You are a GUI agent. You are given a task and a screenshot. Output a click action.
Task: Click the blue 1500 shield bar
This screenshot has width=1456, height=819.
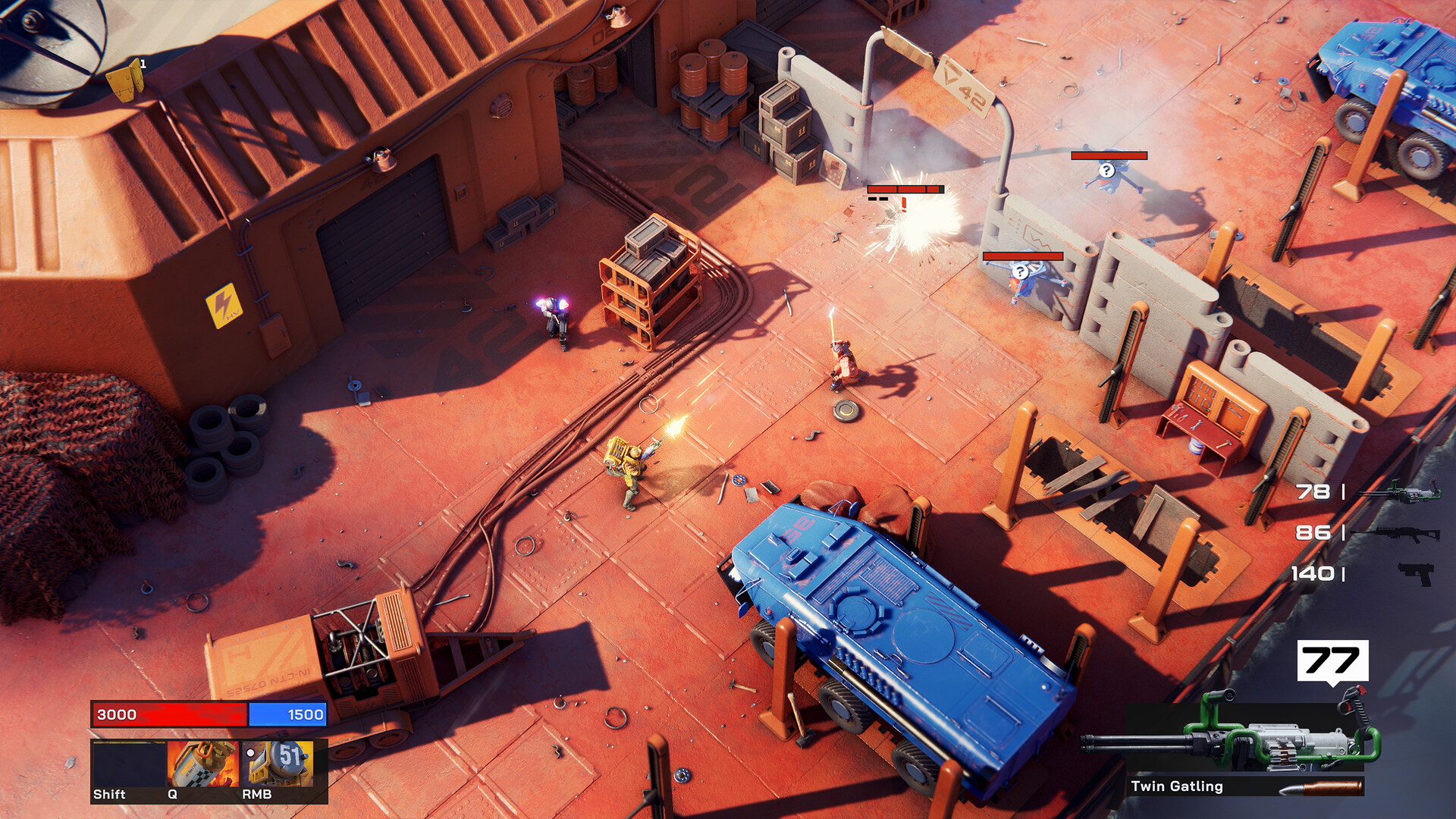coord(287,714)
